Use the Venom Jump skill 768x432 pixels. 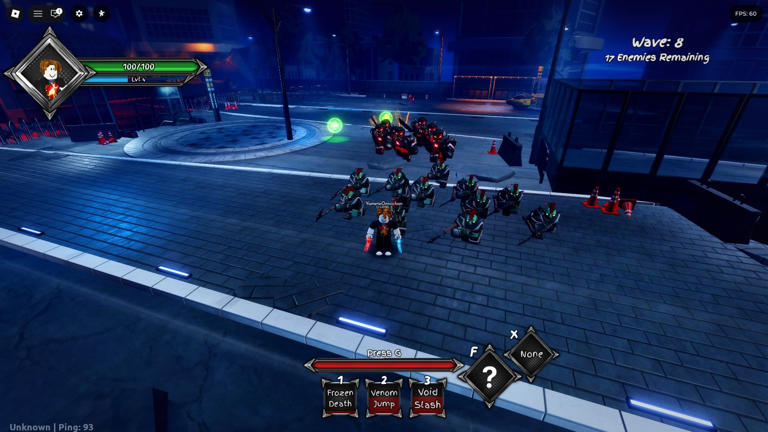click(384, 397)
